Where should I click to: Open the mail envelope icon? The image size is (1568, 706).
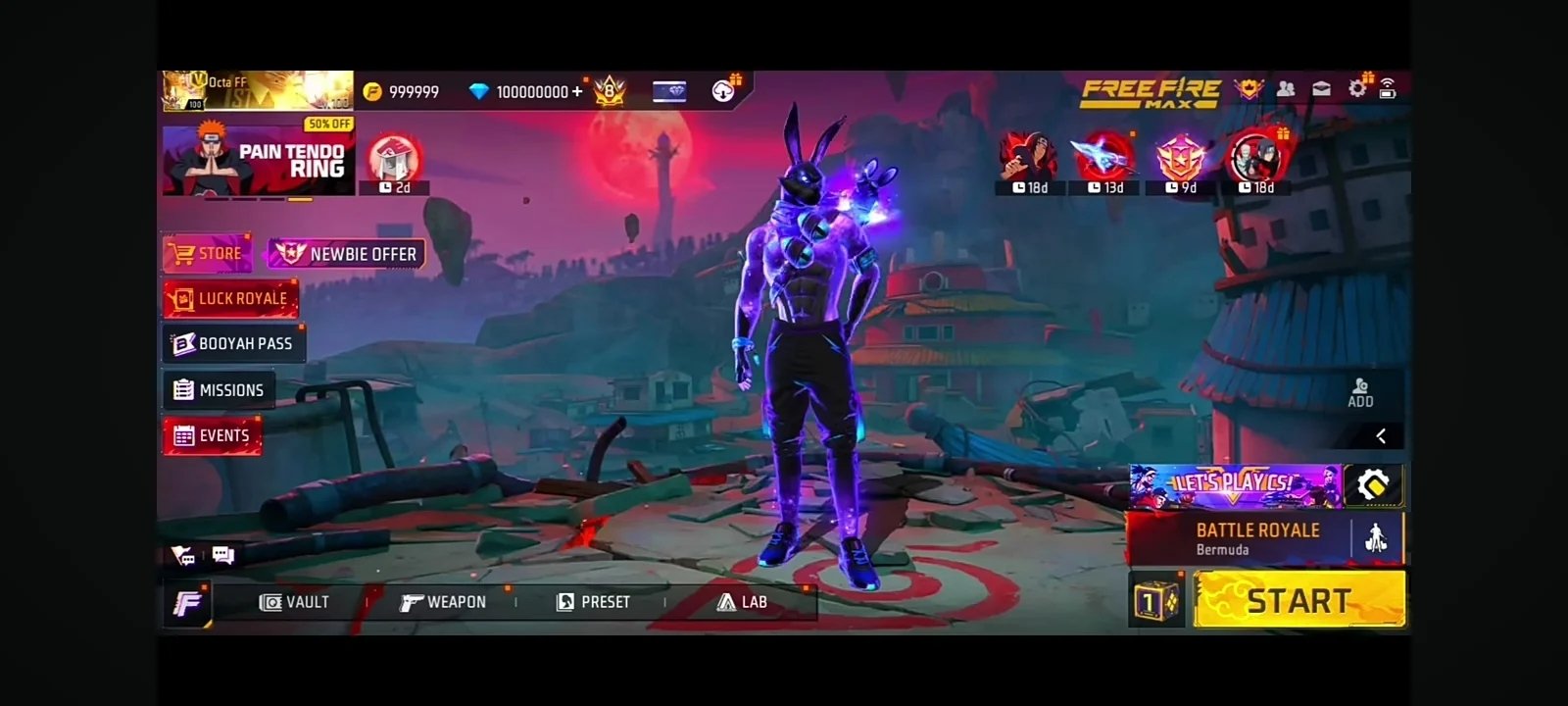click(x=1321, y=89)
